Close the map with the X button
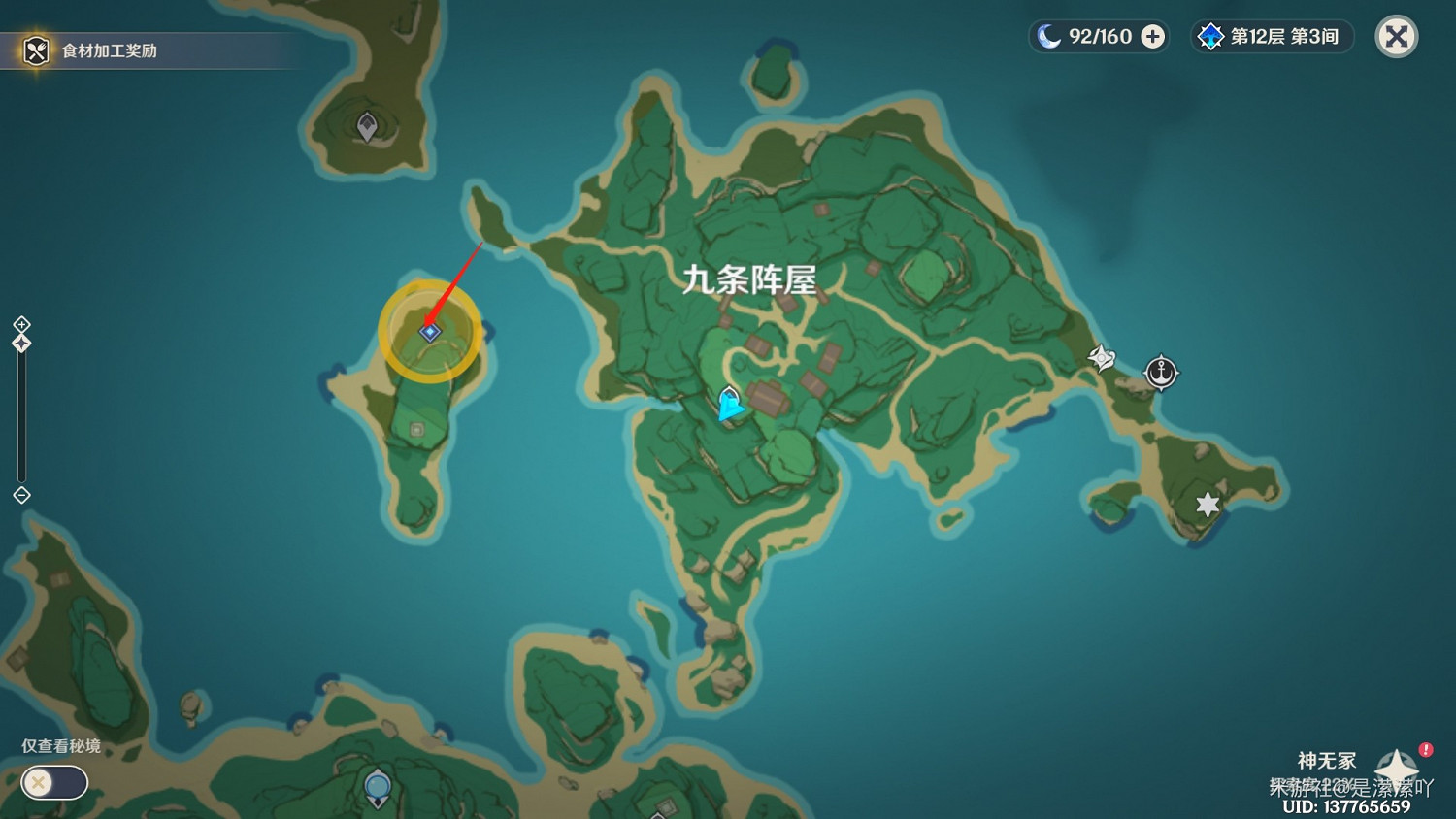 (x=1396, y=36)
